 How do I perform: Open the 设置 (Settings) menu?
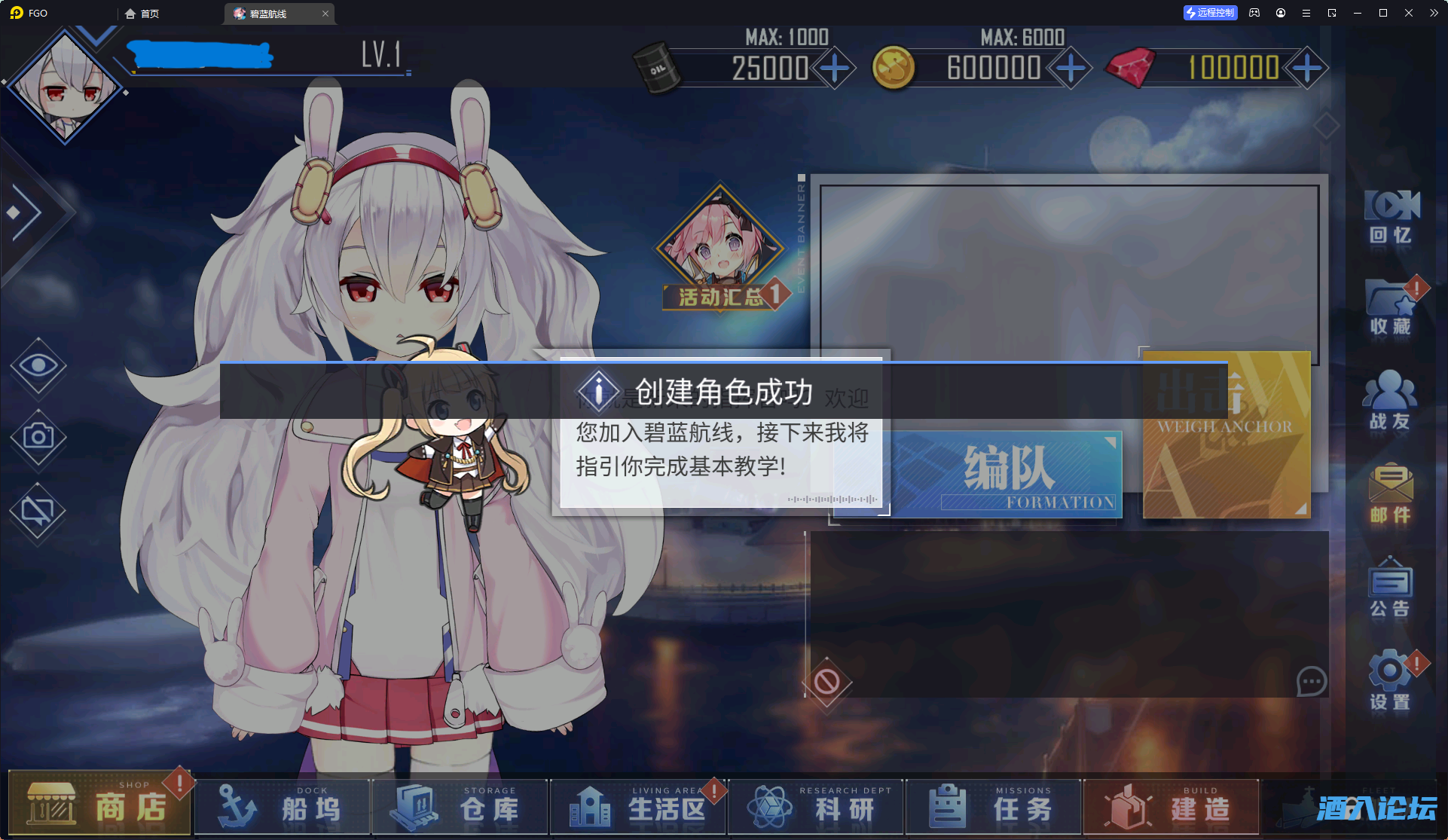click(1390, 678)
